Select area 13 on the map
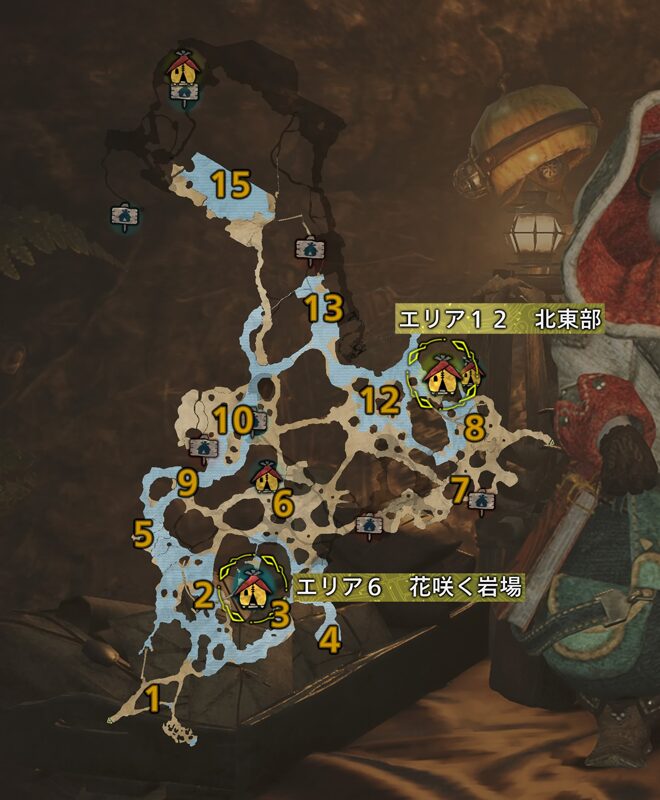This screenshot has height=800, width=660. pos(324,308)
